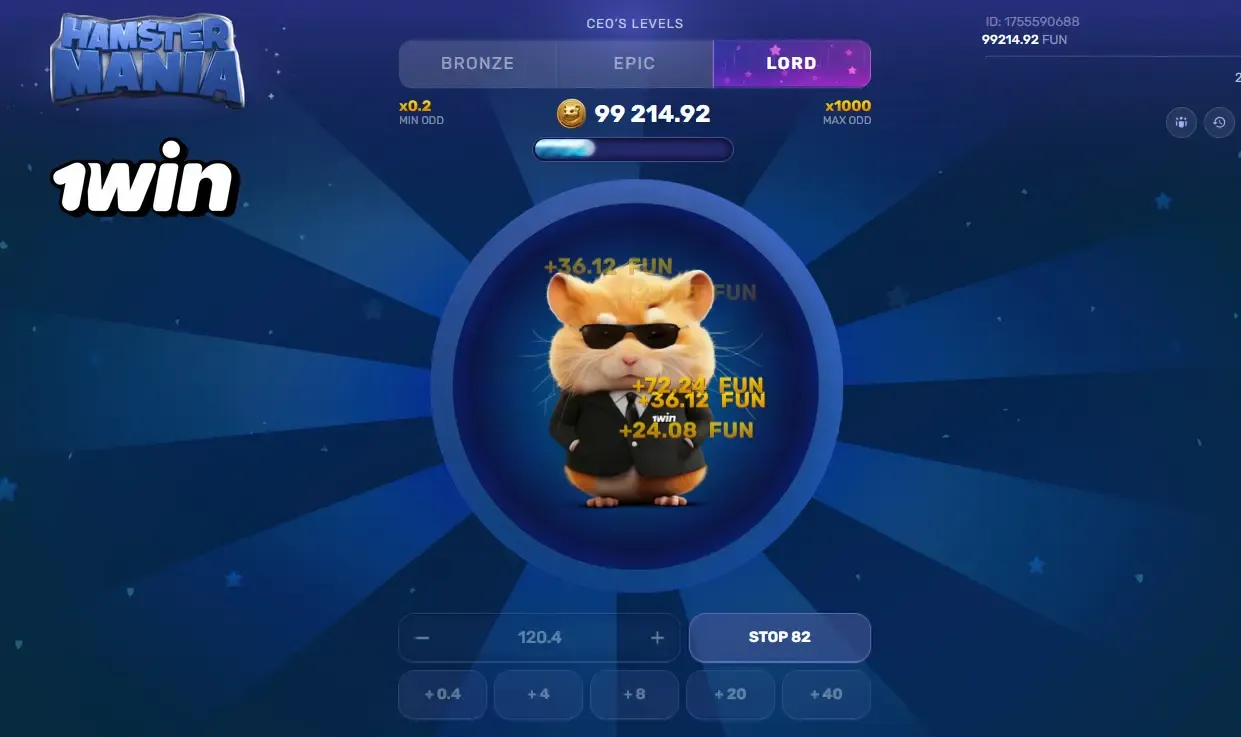Tap the hamster in sunglasses

[630, 390]
